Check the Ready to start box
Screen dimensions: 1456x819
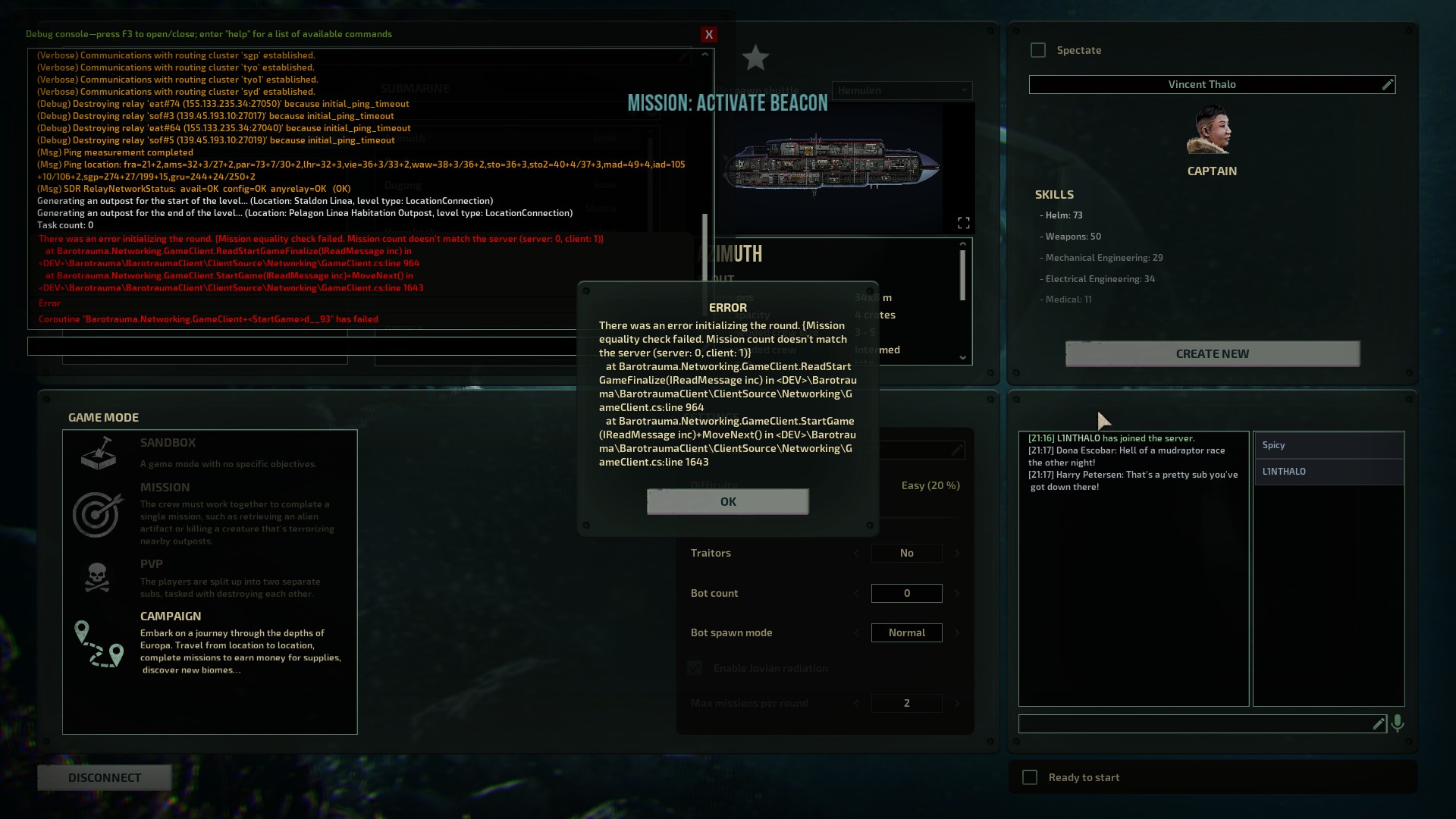coord(1029,777)
